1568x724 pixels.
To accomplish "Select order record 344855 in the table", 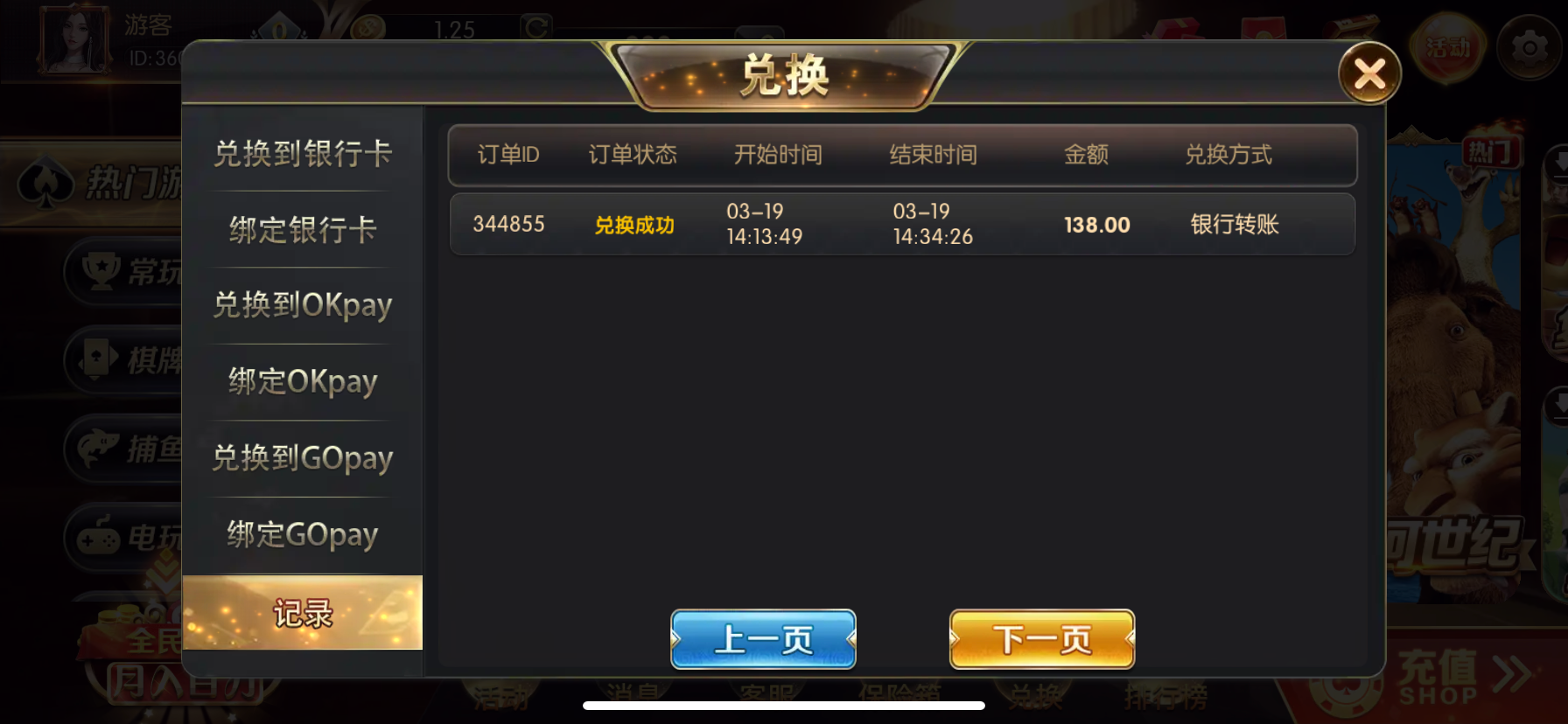I will (901, 224).
